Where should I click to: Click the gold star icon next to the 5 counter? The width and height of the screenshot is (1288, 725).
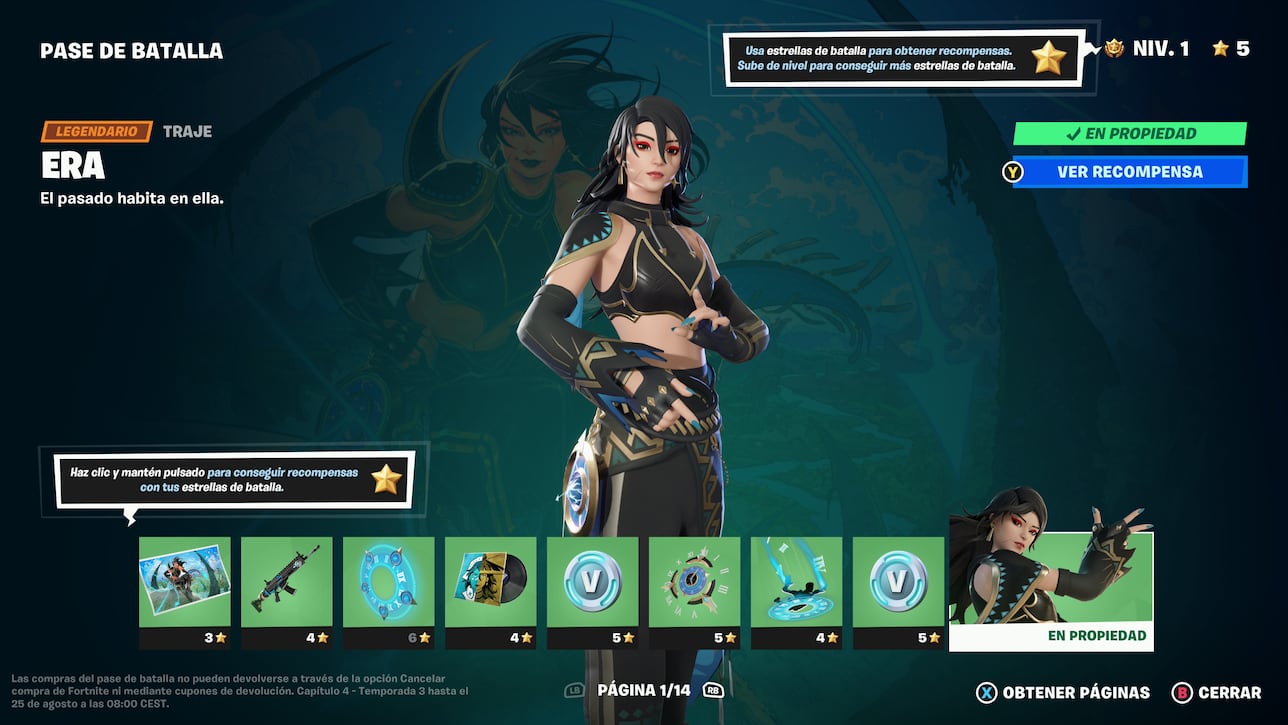1222,47
